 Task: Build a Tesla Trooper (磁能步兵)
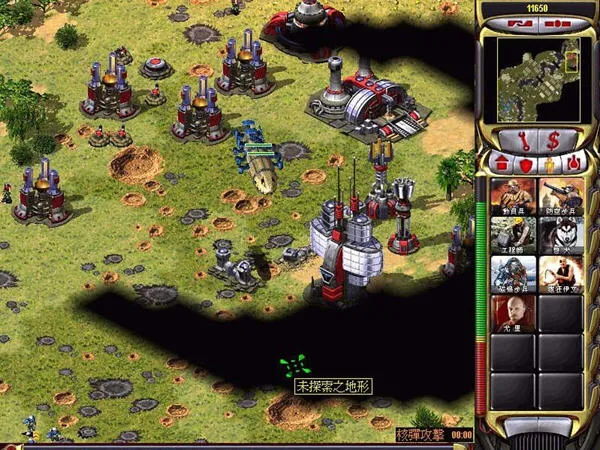tap(513, 274)
